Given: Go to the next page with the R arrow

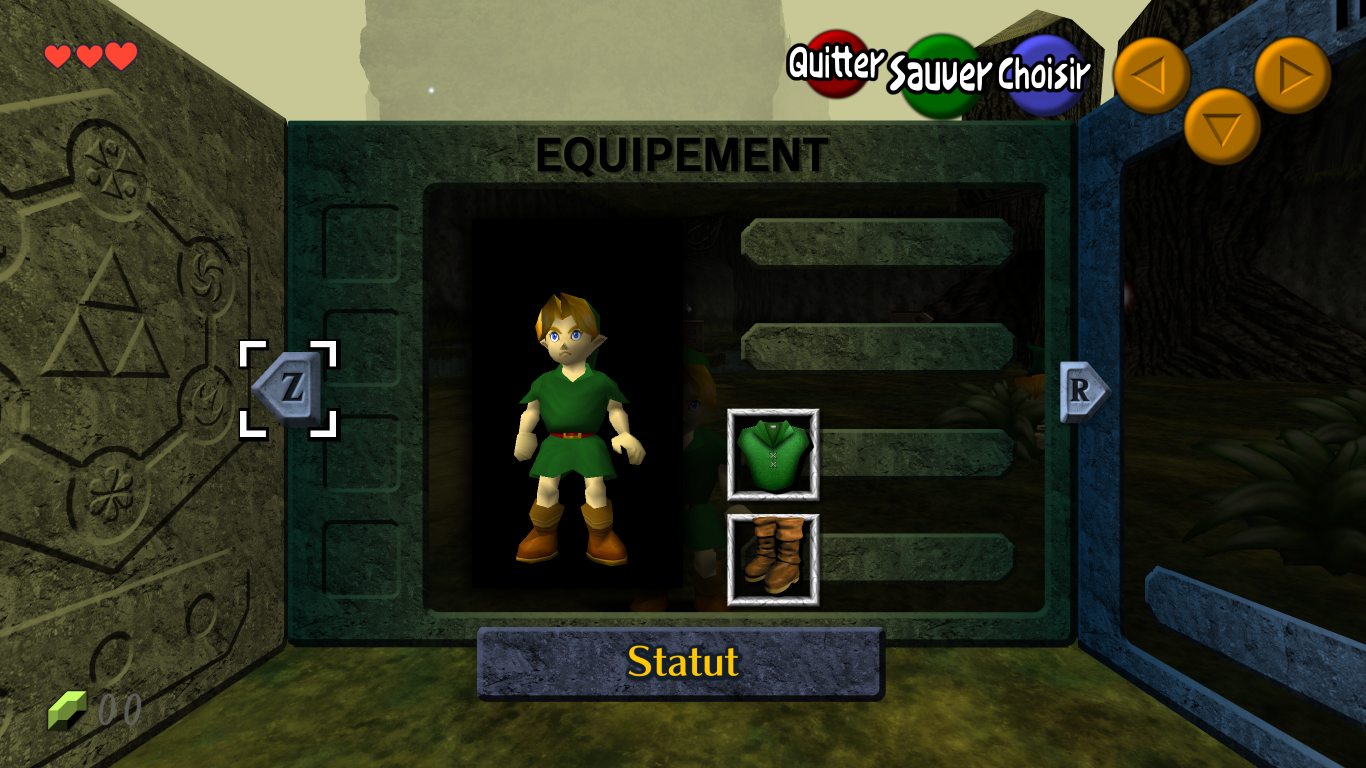Looking at the screenshot, I should tap(1083, 391).
